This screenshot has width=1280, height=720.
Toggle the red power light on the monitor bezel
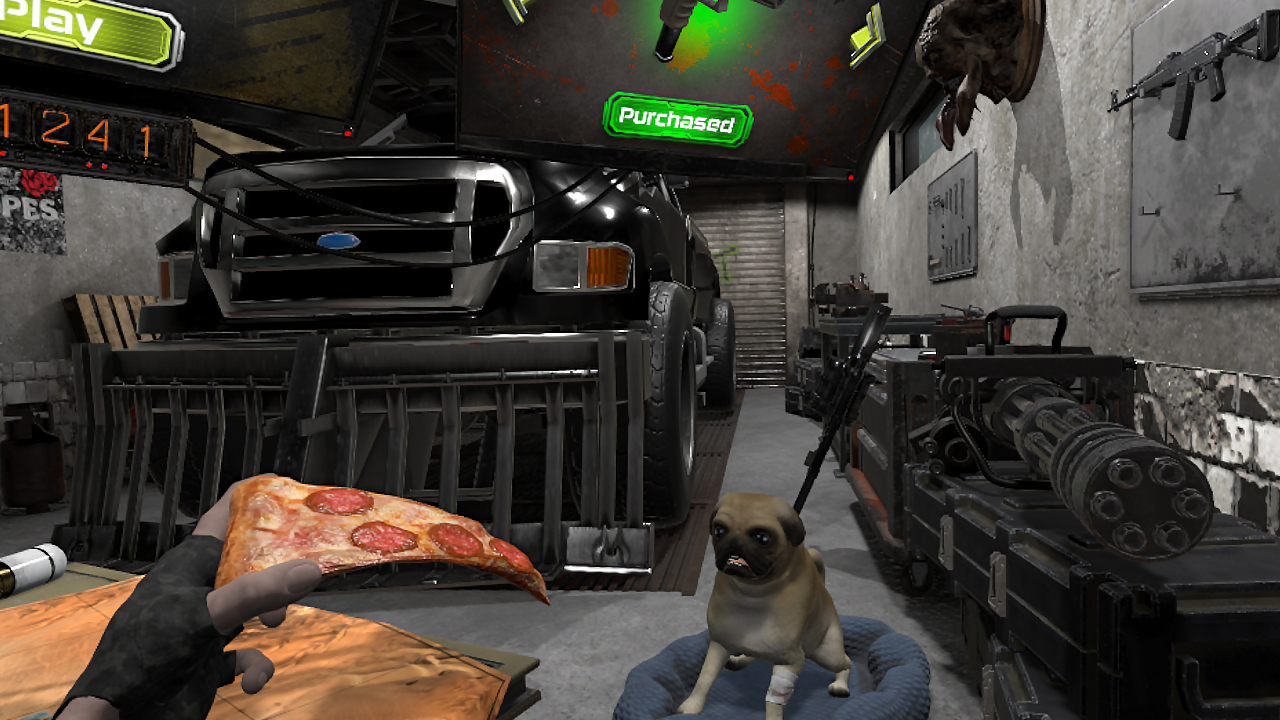point(850,177)
